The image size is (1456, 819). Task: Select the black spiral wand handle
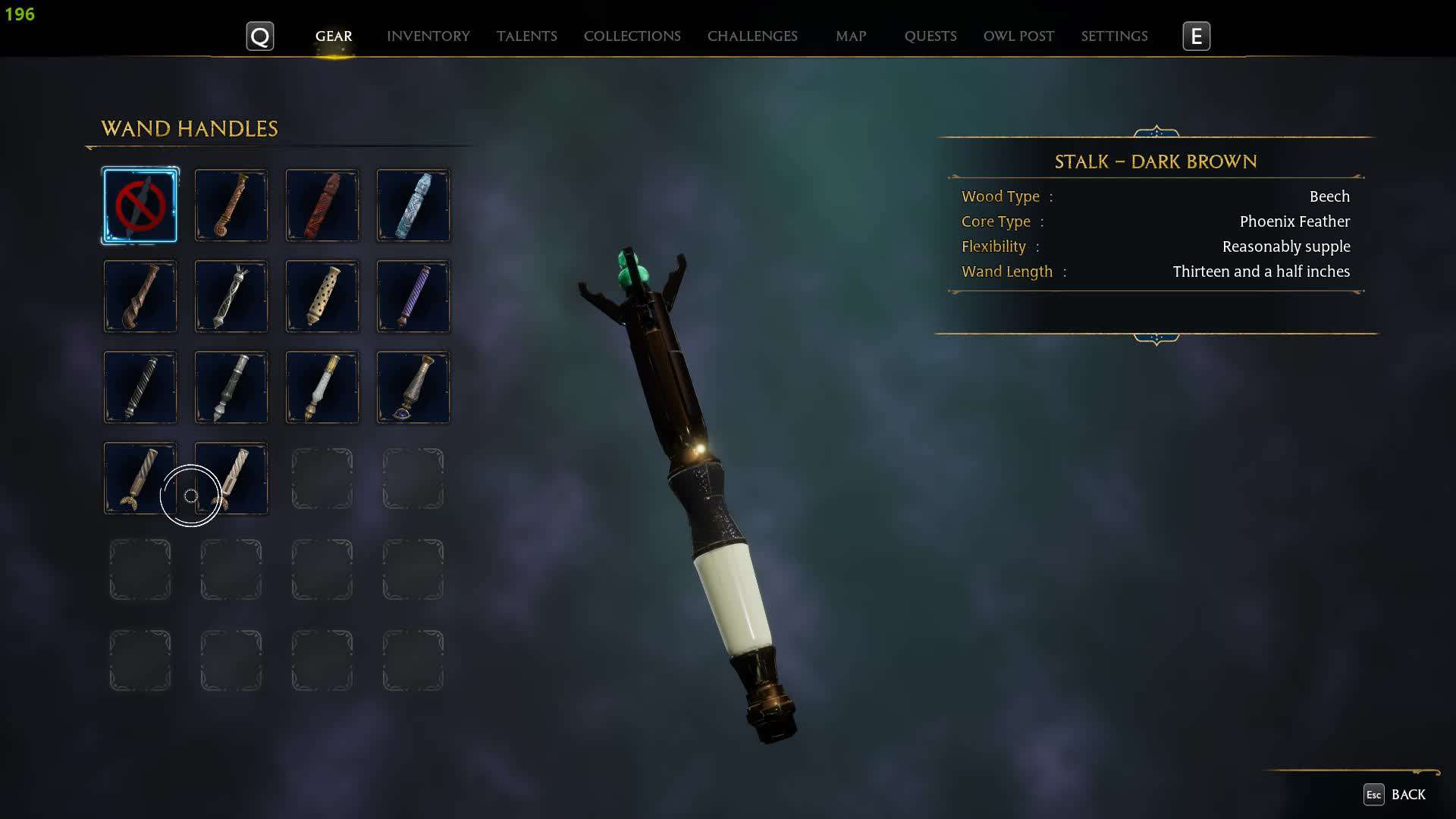(140, 388)
